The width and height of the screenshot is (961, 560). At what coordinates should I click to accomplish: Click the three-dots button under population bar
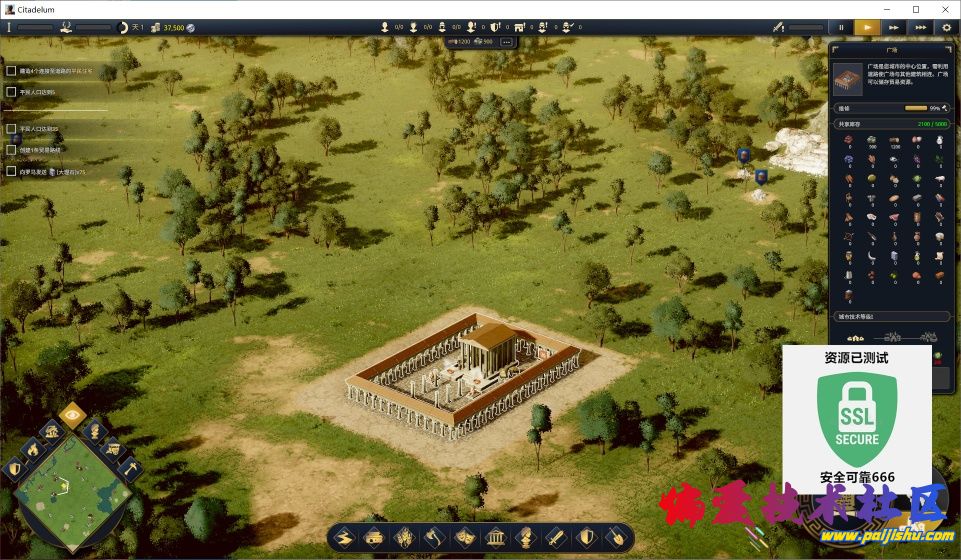click(x=506, y=42)
